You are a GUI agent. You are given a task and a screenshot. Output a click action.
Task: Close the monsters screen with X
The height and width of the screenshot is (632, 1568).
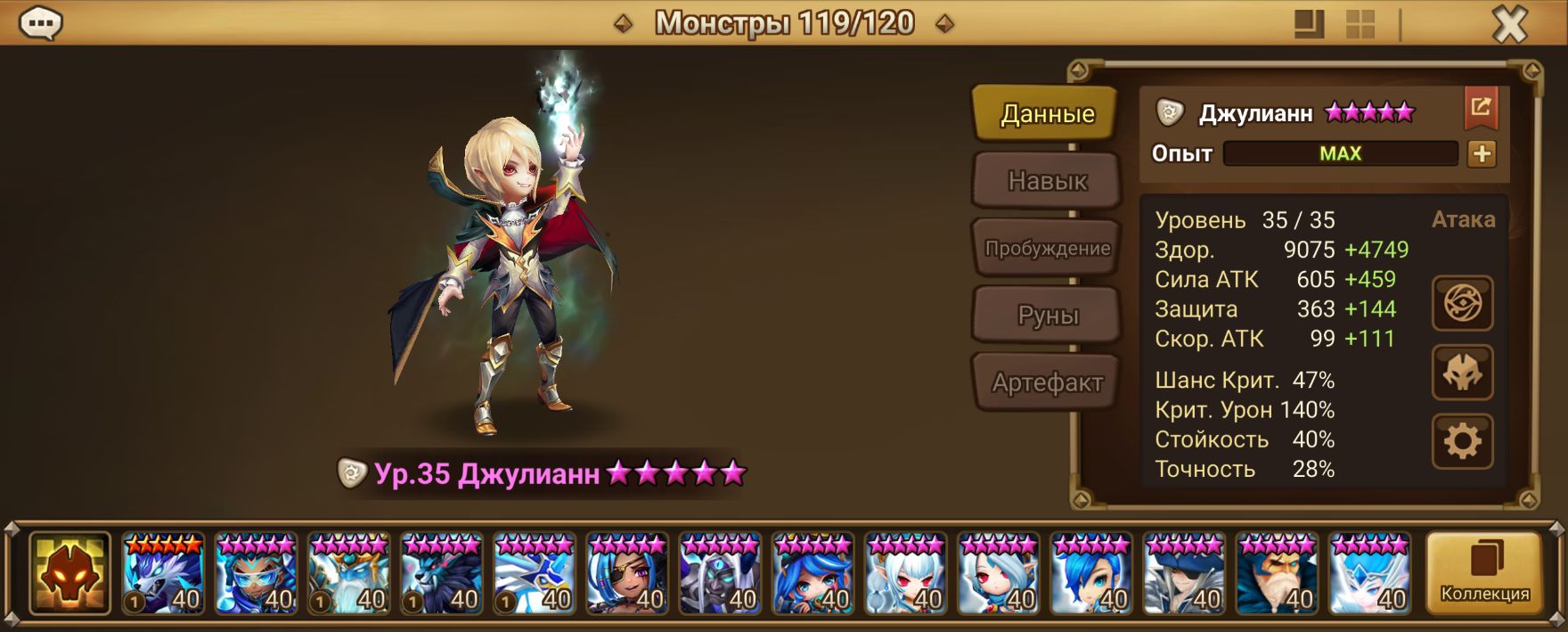tap(1509, 25)
